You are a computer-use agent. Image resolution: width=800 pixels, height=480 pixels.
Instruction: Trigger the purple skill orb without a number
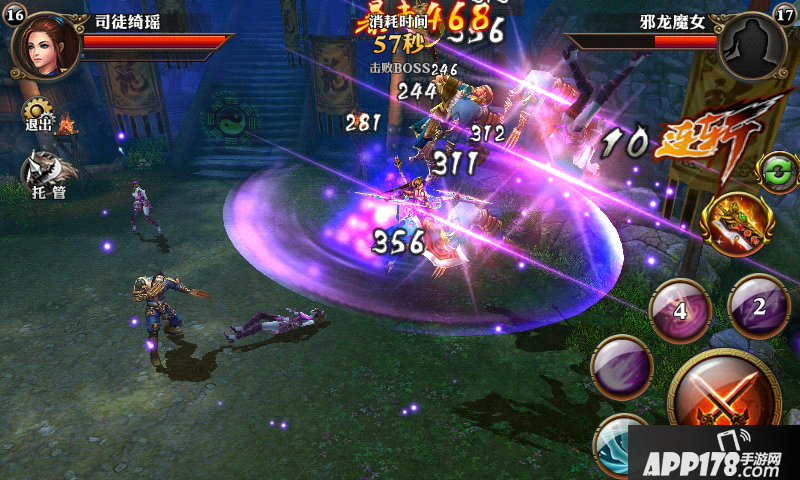pos(622,366)
